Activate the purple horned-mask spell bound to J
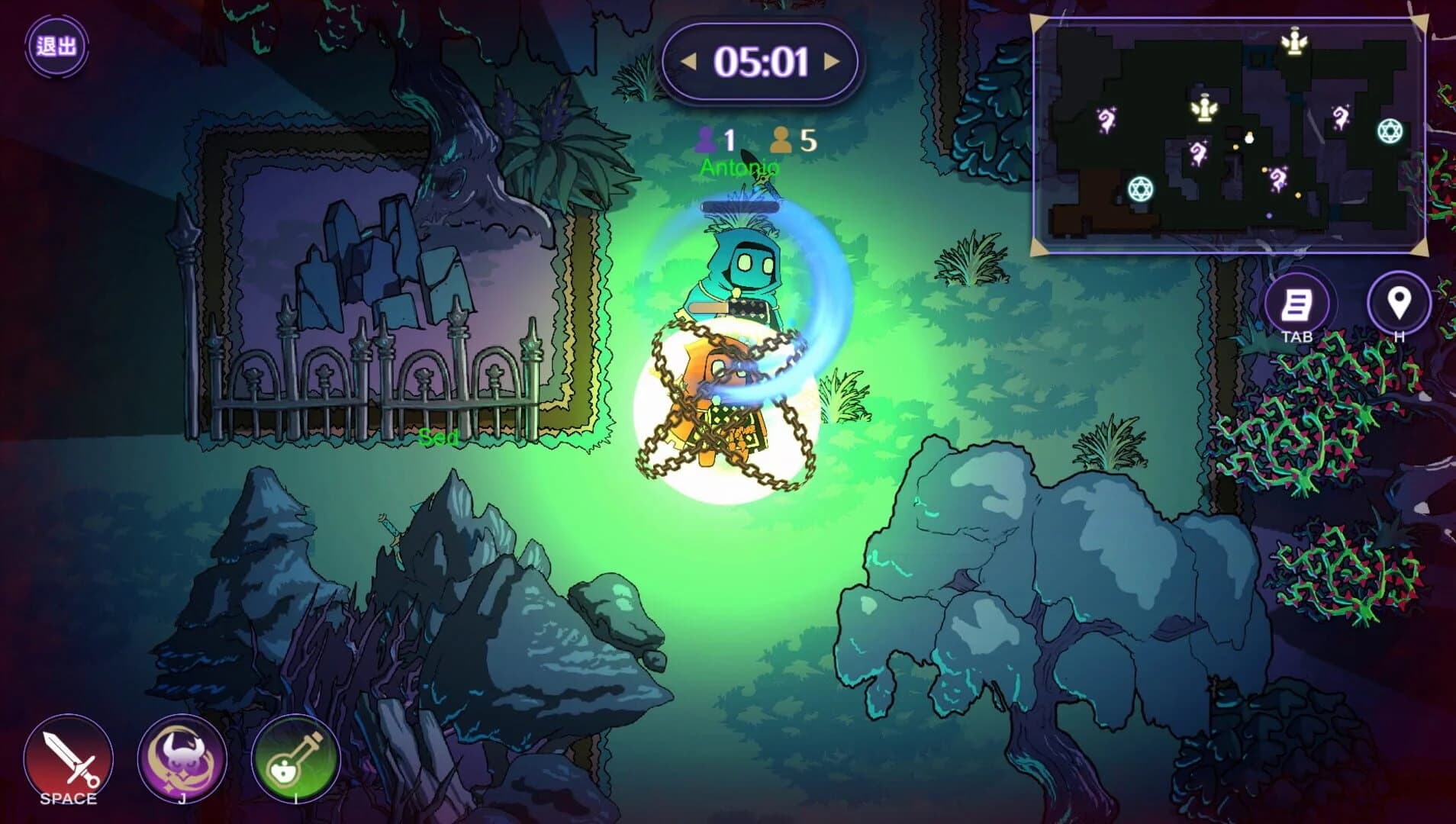 coord(180,761)
